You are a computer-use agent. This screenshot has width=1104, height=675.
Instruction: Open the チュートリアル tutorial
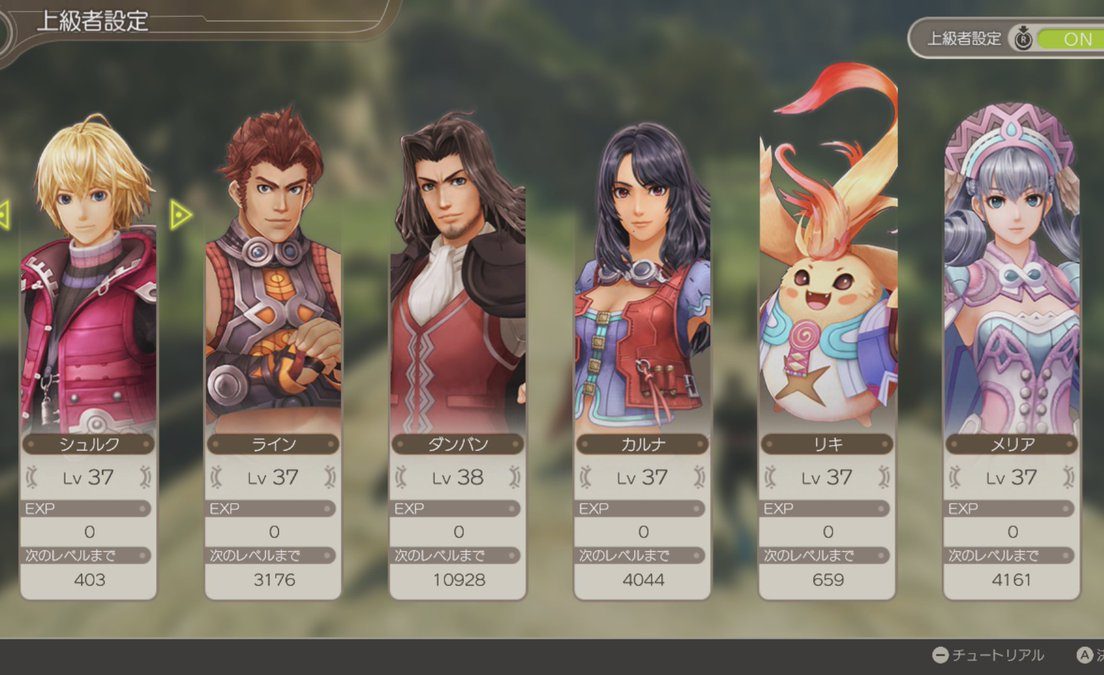click(988, 655)
